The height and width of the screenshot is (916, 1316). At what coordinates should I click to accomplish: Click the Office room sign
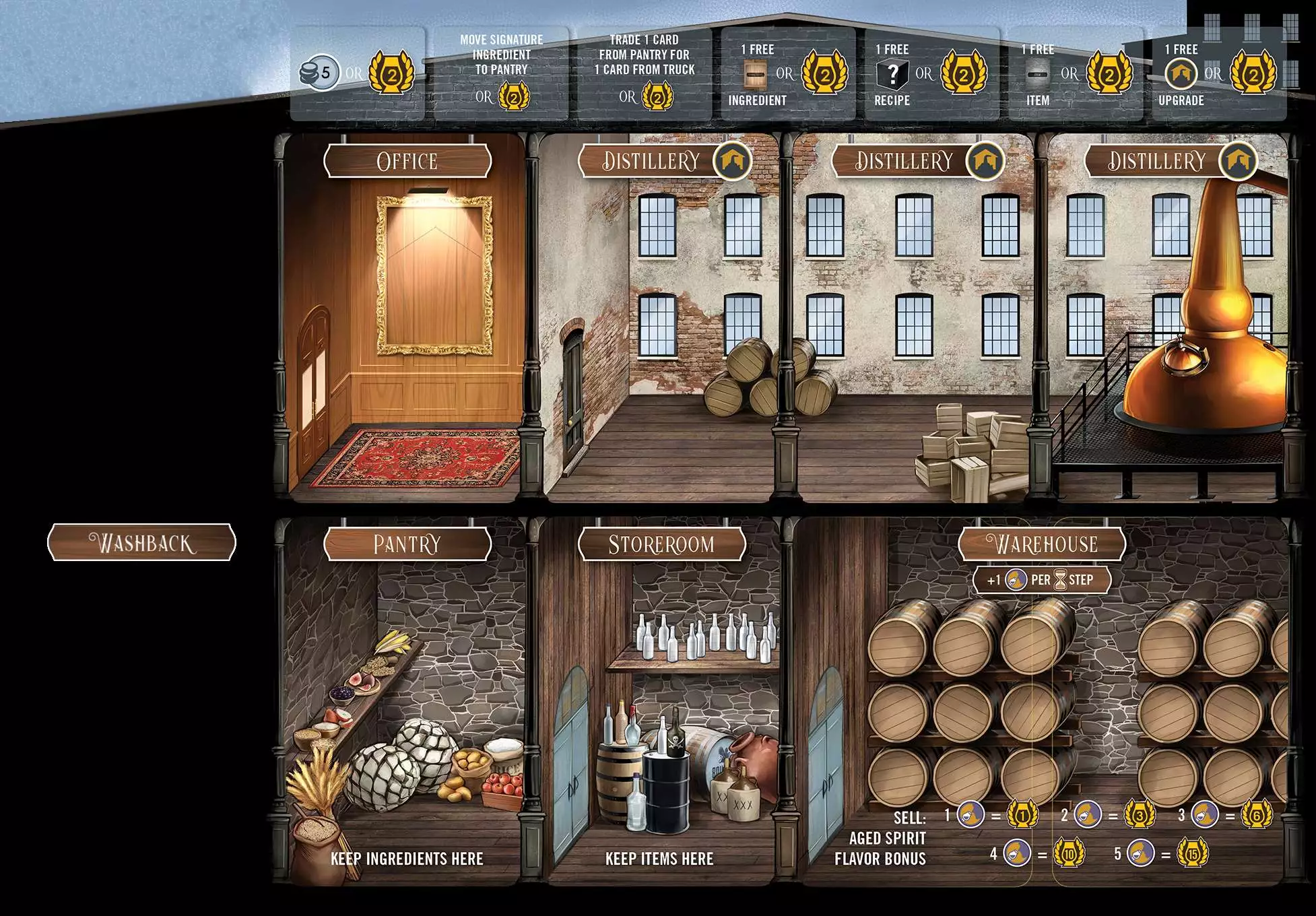[407, 162]
